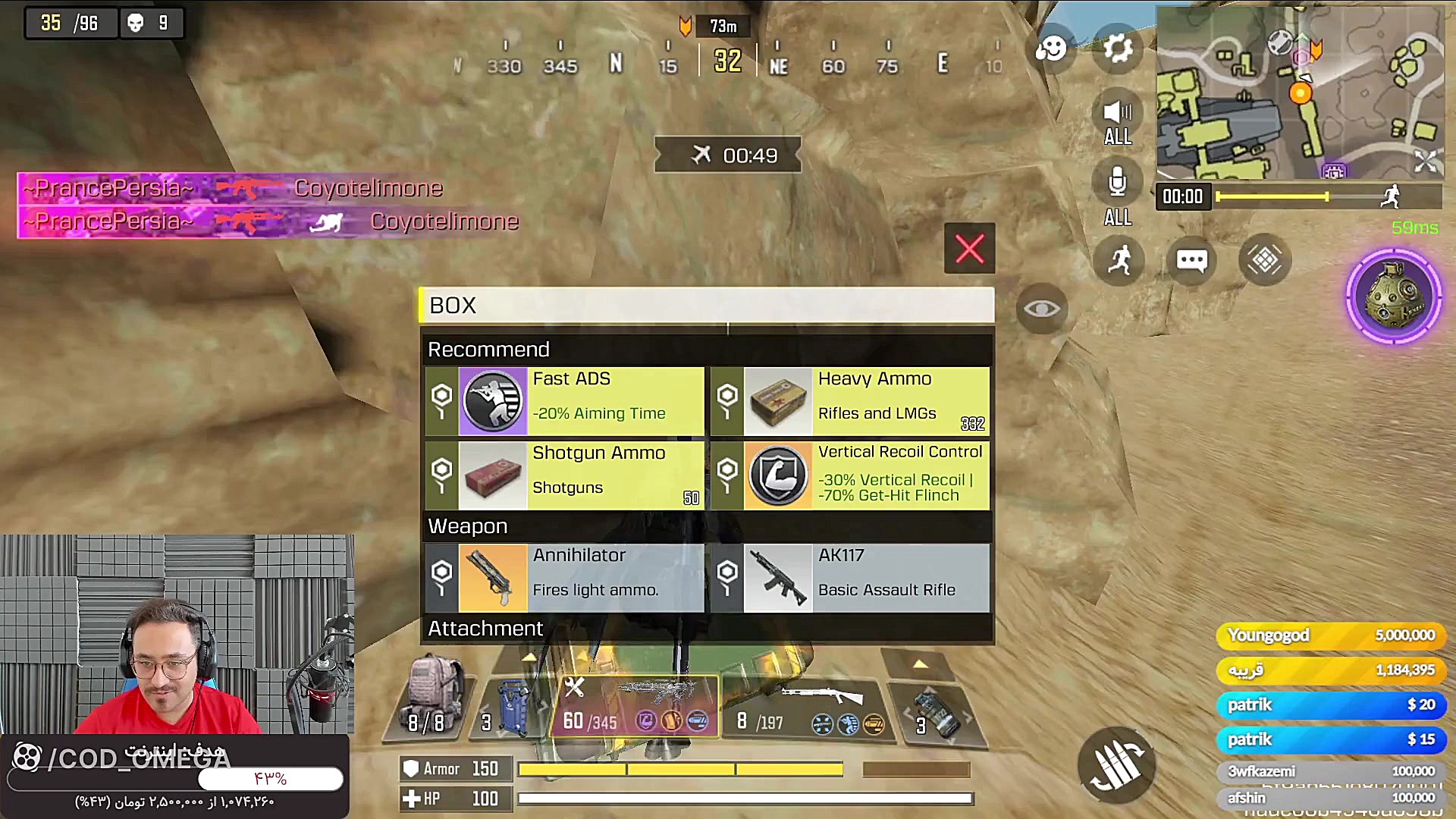1456x819 pixels.
Task: Close the loot BOX panel
Action: click(x=969, y=249)
